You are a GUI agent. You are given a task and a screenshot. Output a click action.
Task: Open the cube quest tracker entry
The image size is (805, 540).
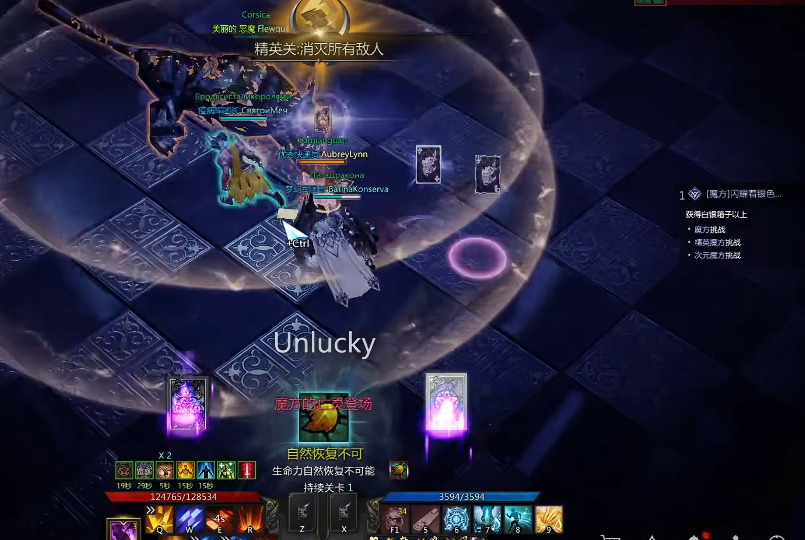click(735, 194)
